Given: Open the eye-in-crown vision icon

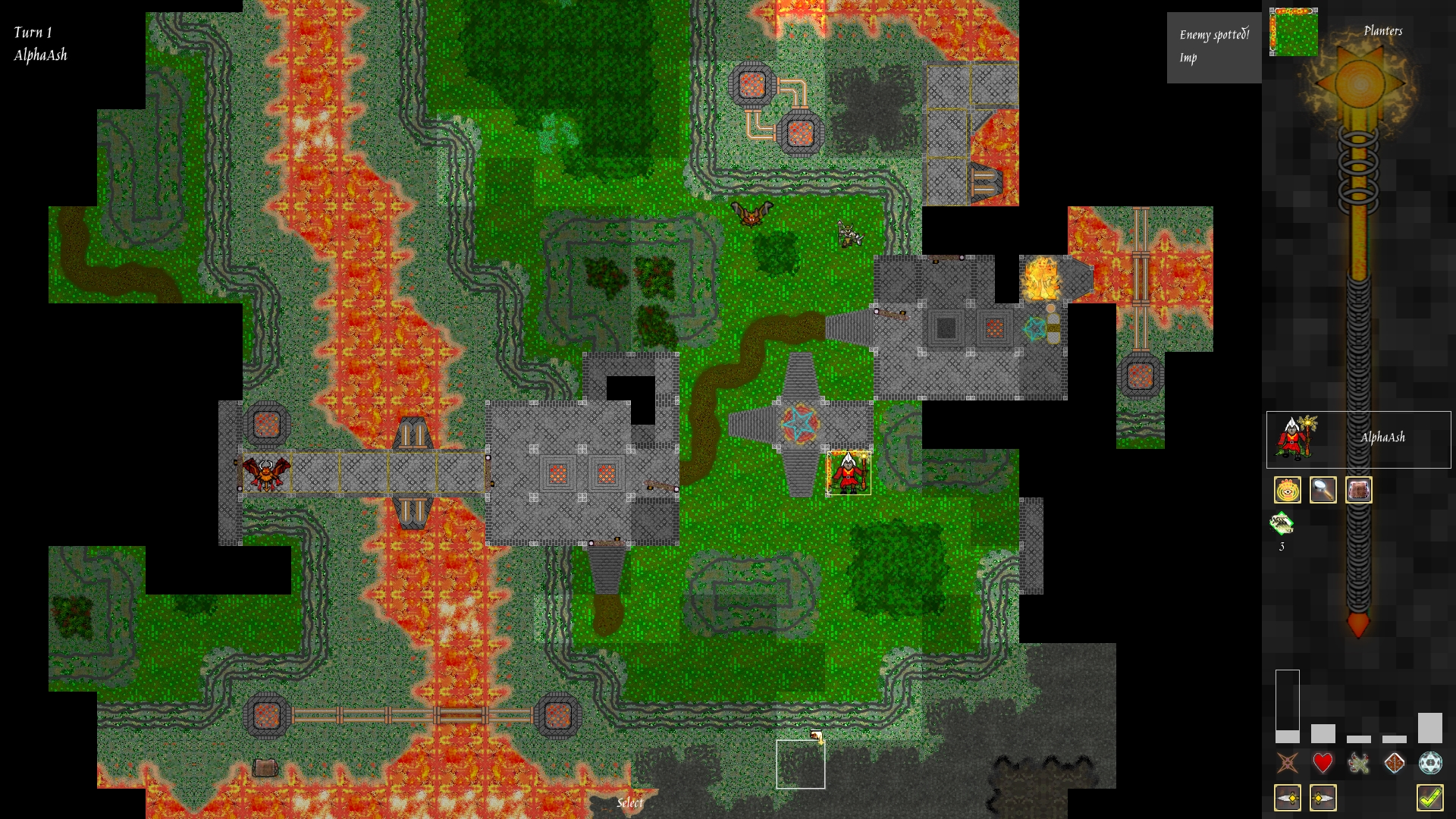Looking at the screenshot, I should [x=1287, y=490].
